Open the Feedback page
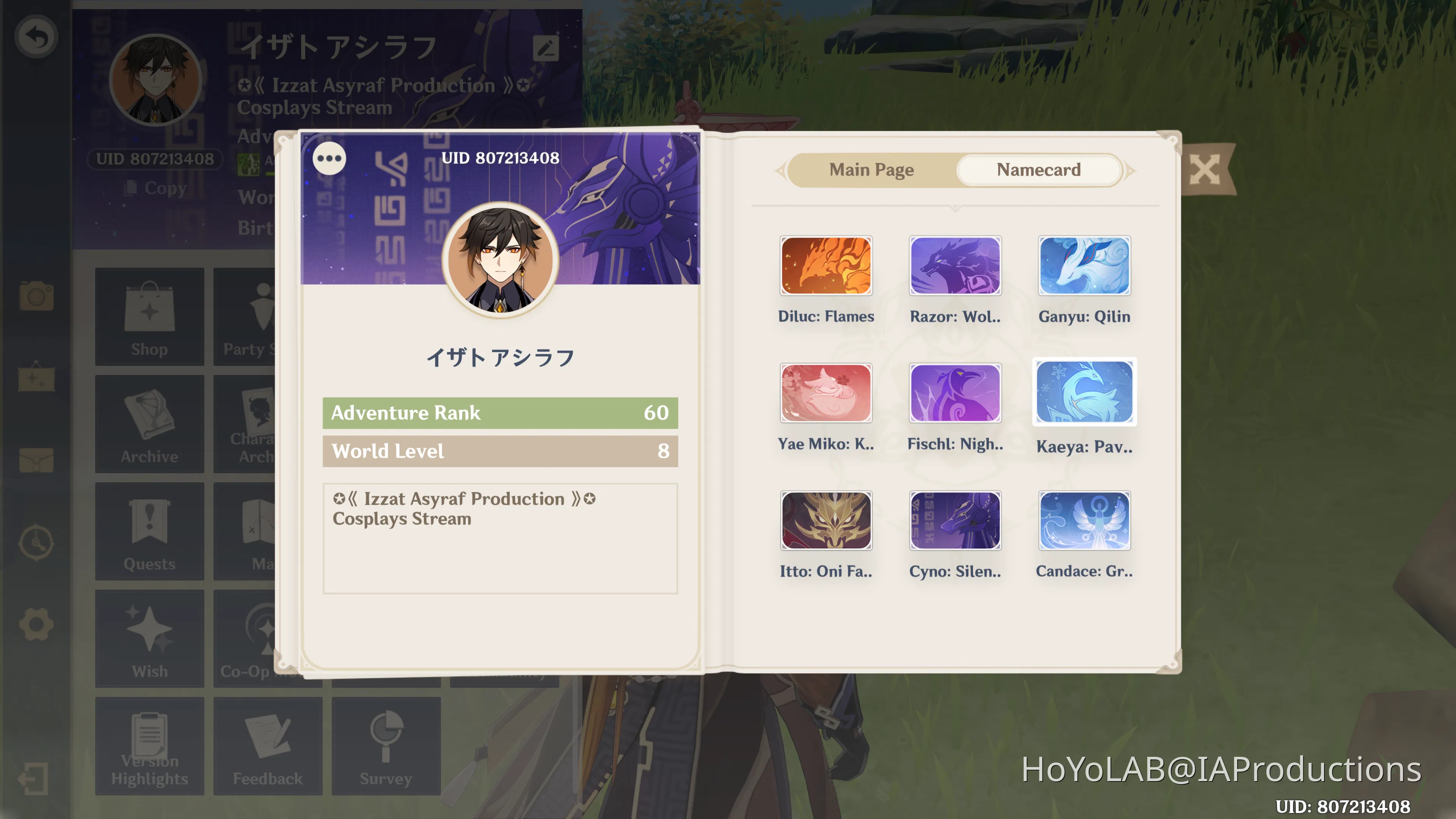1456x819 pixels. click(x=267, y=745)
